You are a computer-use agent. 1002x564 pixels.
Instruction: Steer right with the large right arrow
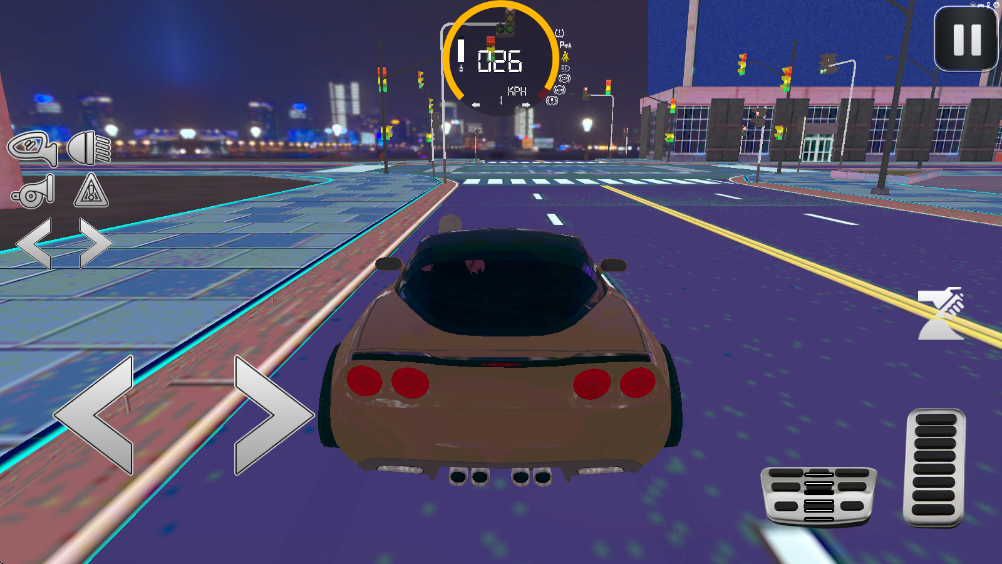tap(272, 415)
